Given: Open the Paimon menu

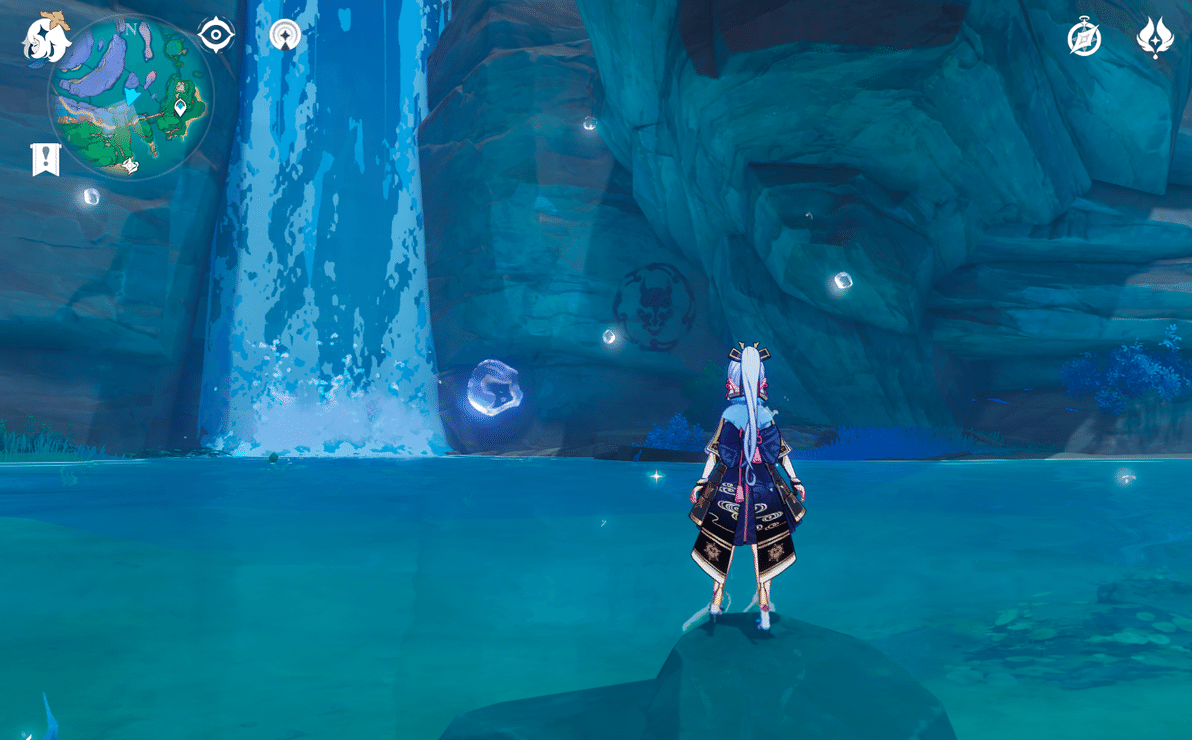Looking at the screenshot, I should pyautogui.click(x=46, y=36).
